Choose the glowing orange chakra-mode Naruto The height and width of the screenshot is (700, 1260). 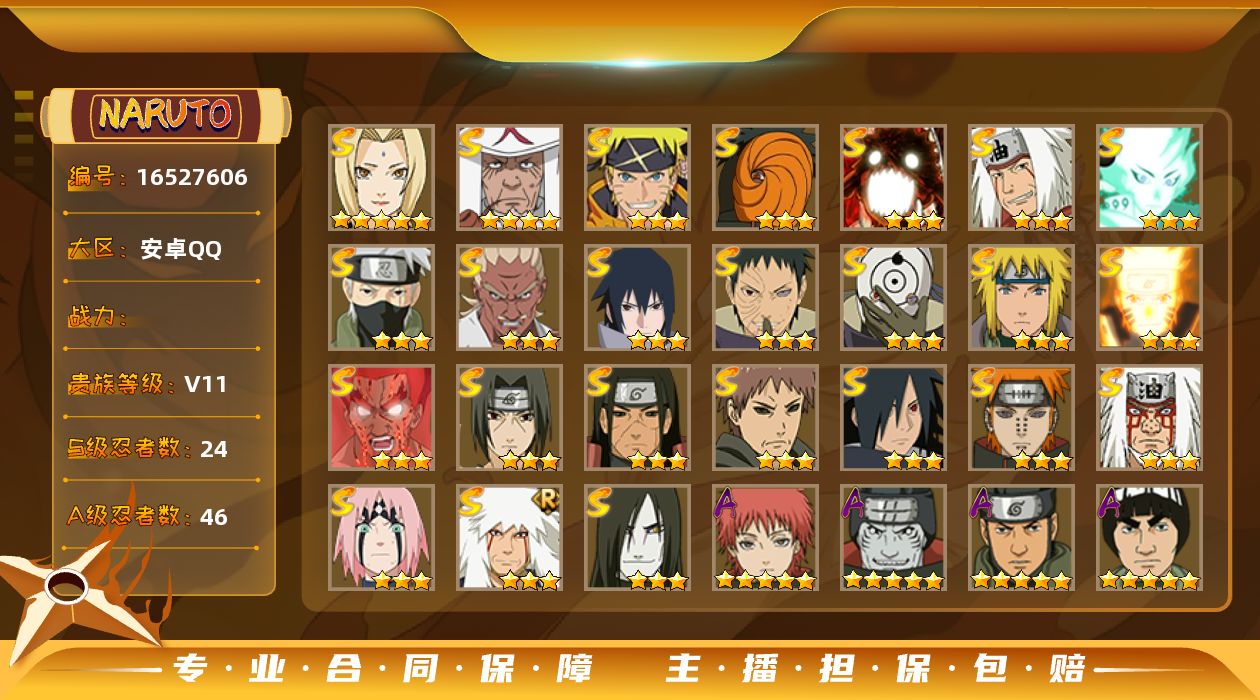click(x=1149, y=298)
